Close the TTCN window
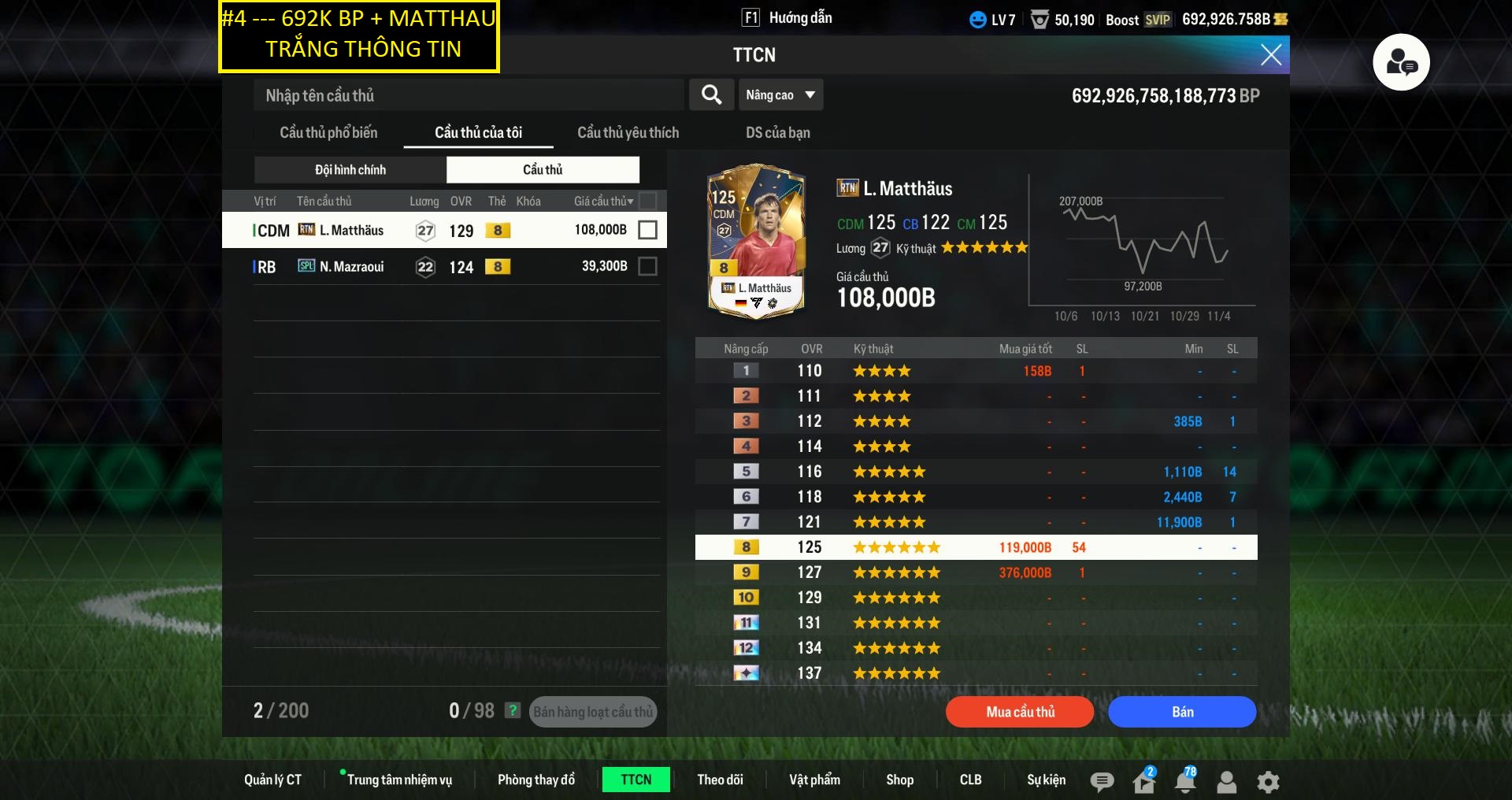The width and height of the screenshot is (1512, 800). click(x=1270, y=54)
